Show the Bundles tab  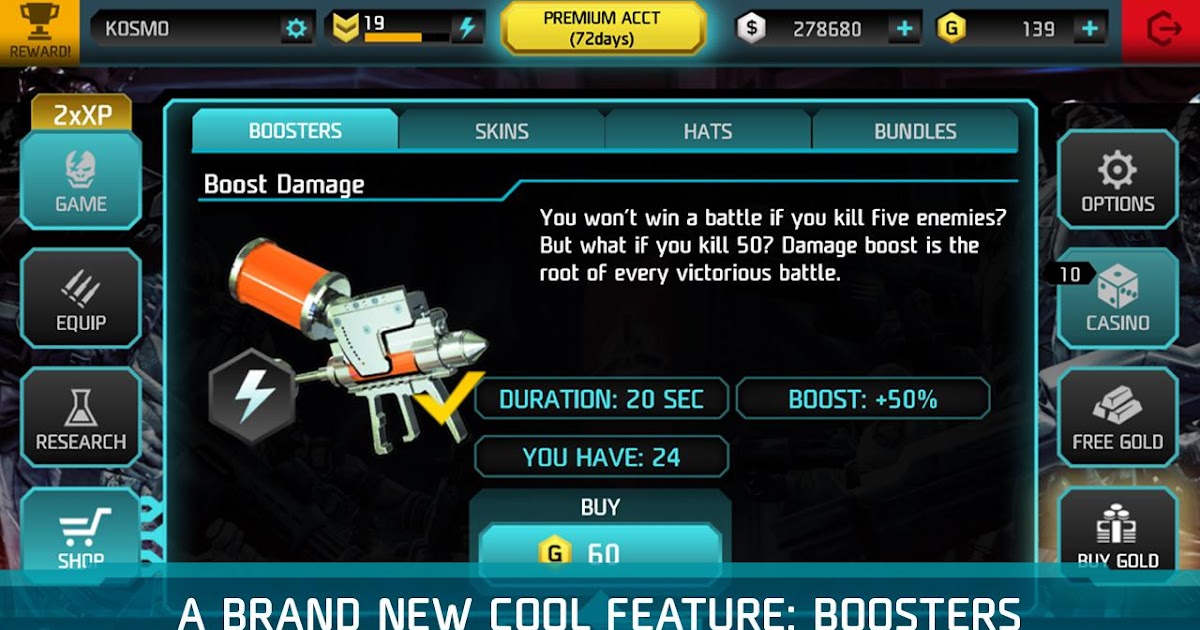(915, 131)
